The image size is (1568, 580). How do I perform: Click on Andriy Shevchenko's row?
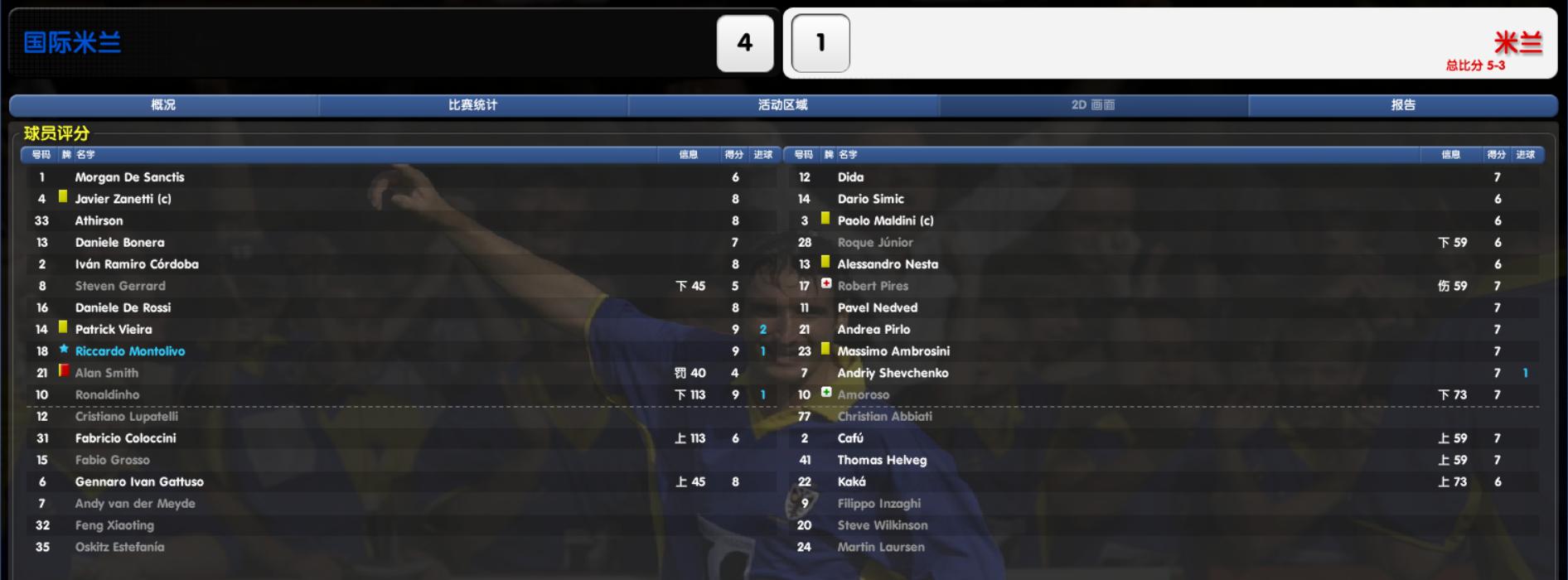click(893, 374)
